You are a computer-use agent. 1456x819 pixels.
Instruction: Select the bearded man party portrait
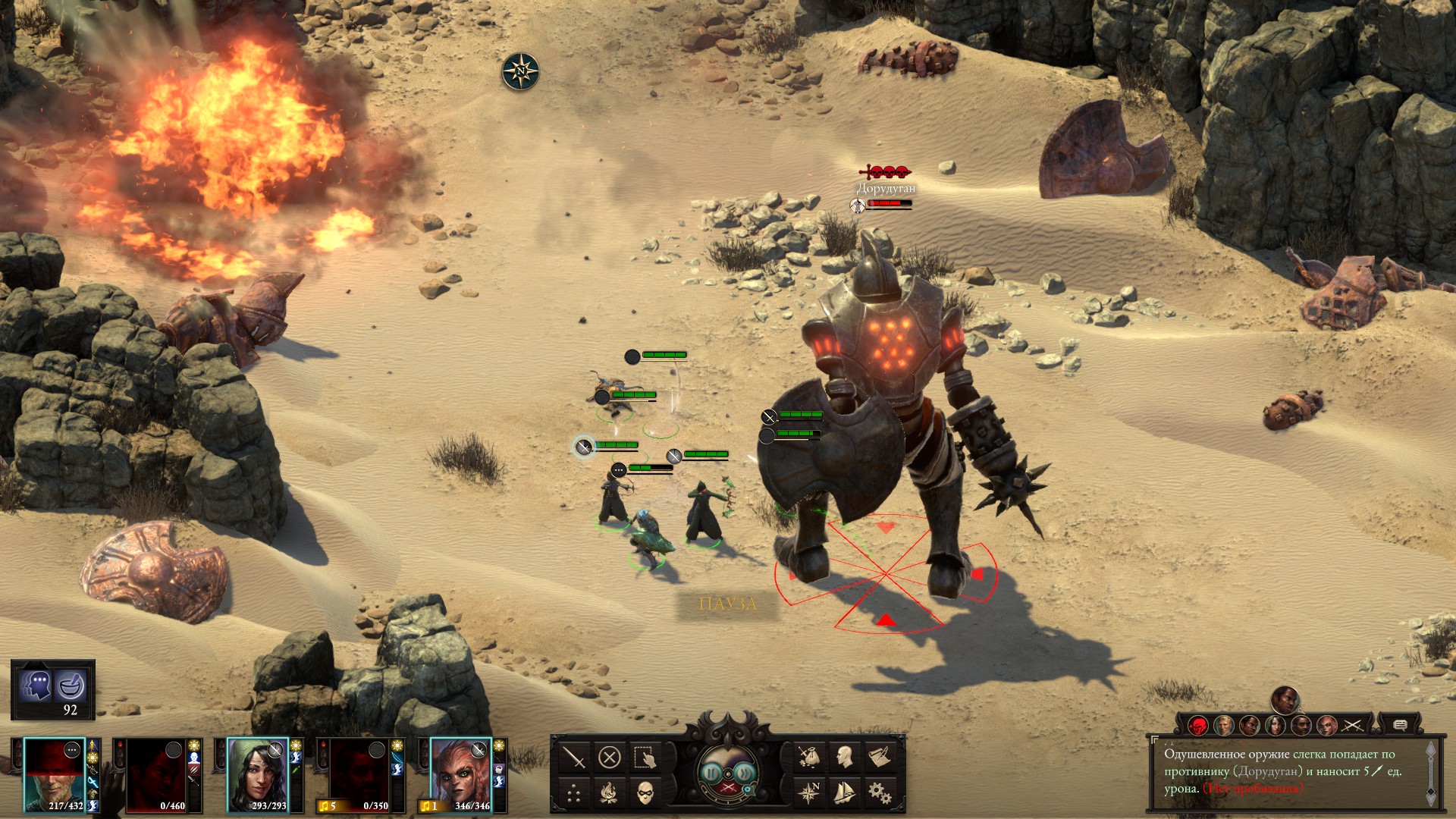53,773
